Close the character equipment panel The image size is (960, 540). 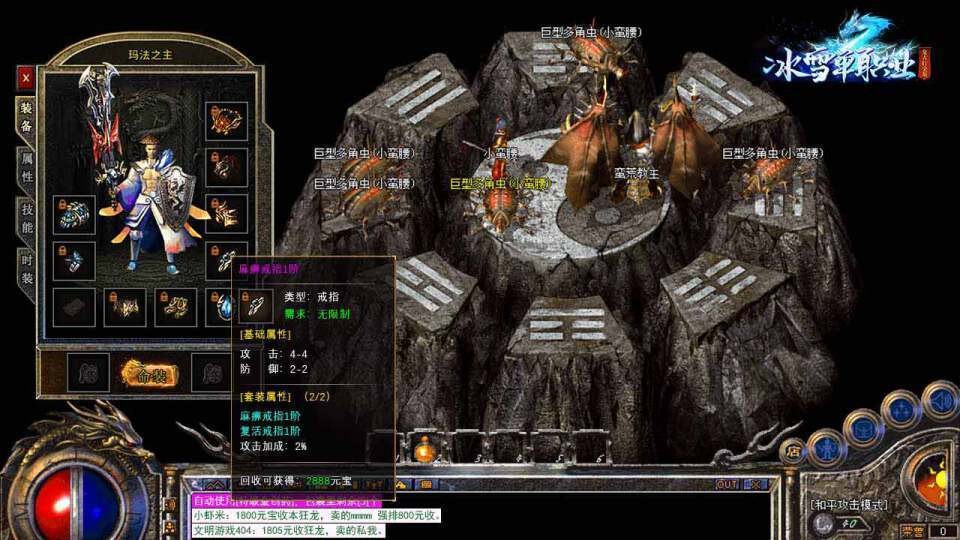pos(26,76)
